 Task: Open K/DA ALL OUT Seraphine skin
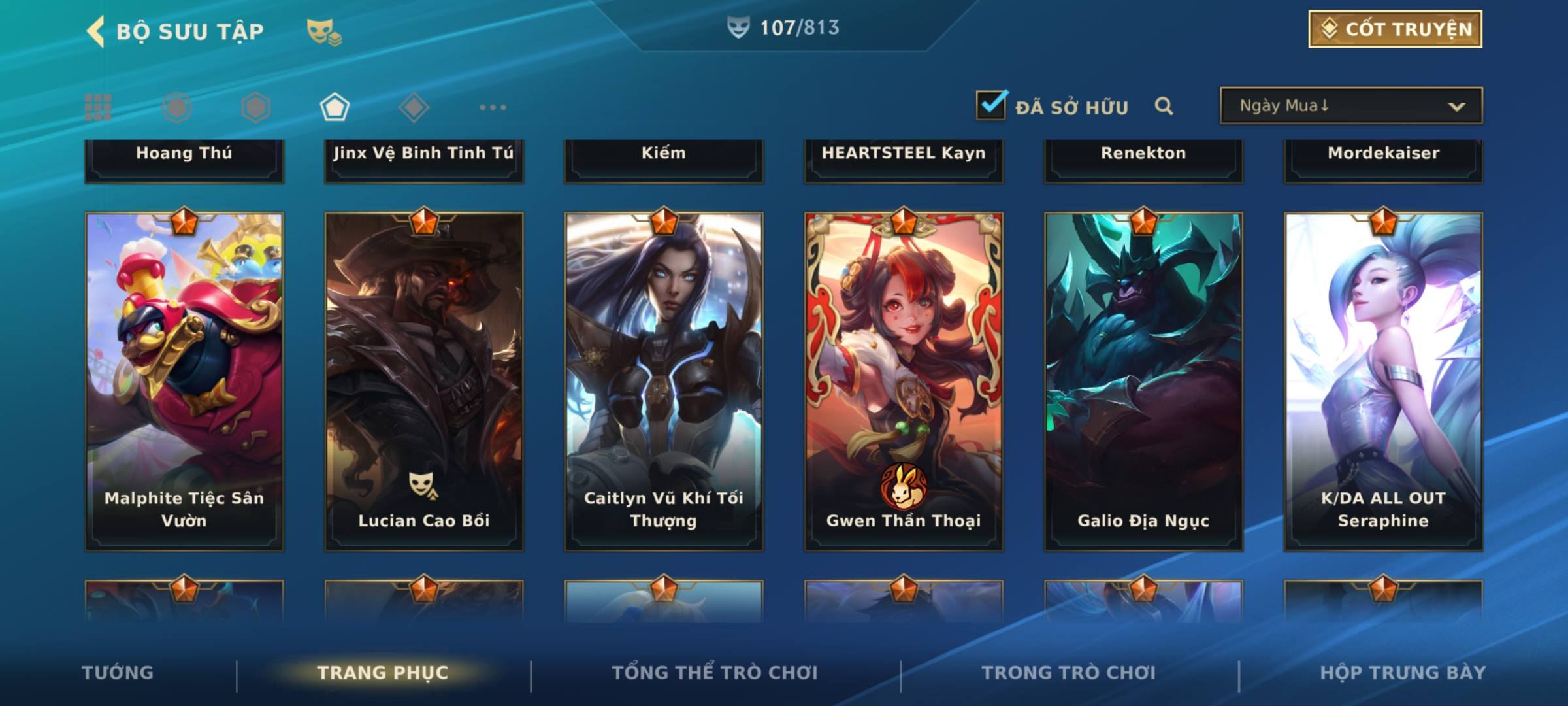click(x=1383, y=381)
